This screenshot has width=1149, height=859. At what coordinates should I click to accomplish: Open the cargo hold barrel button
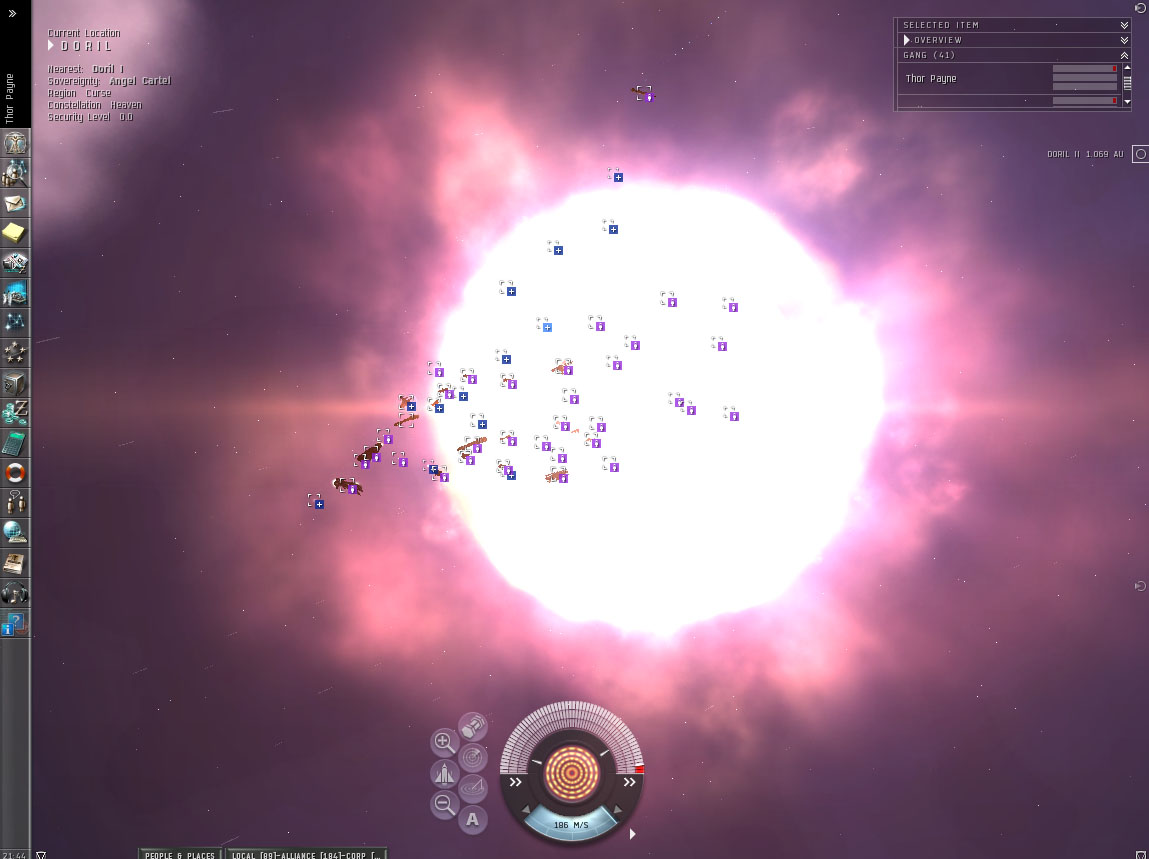point(472,726)
